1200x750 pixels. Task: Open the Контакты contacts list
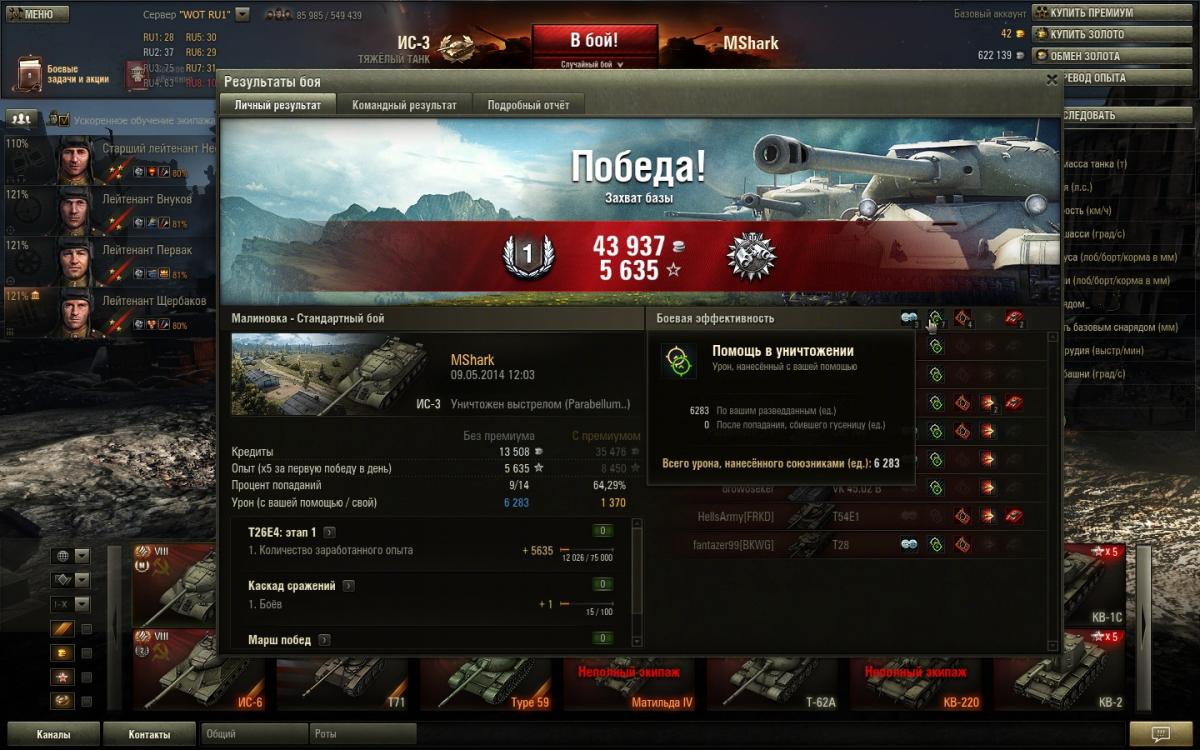coord(149,734)
